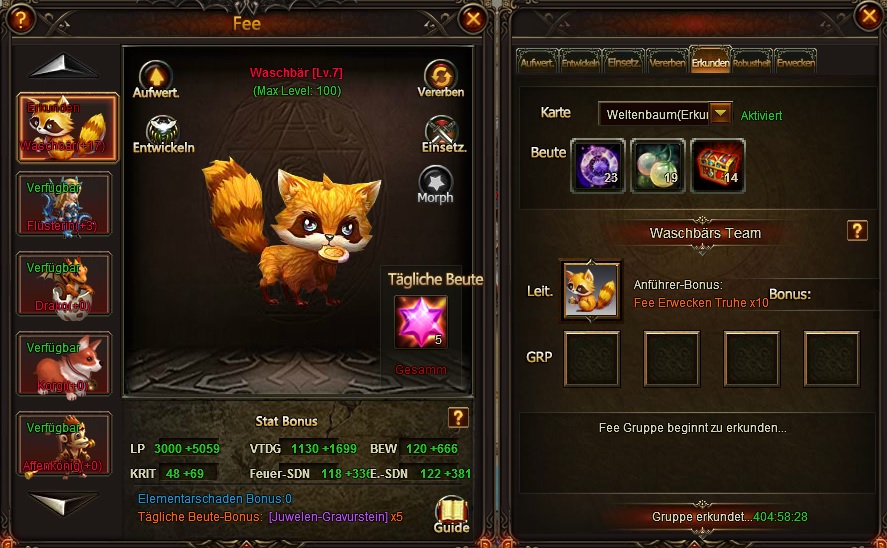887x548 pixels.
Task: Open the Karte dropdown
Action: 720,114
